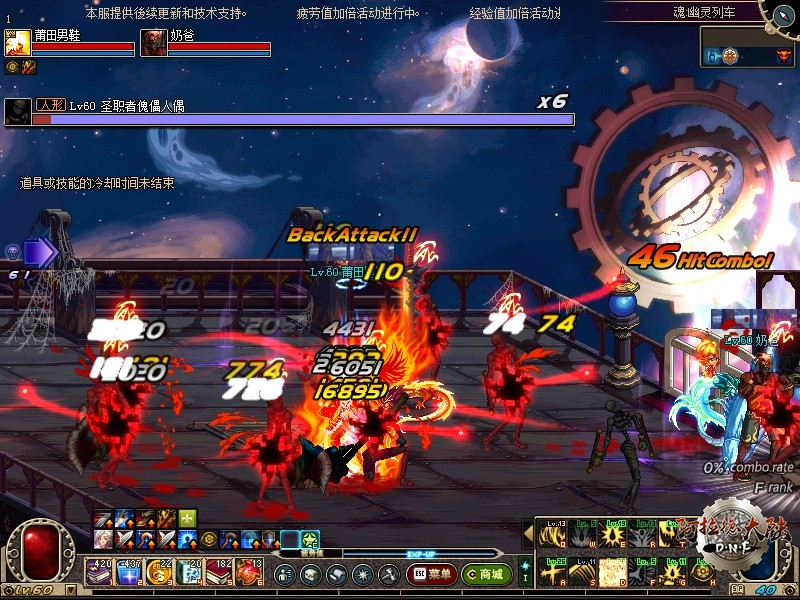Open the ESC 菜单 menu button

[432, 574]
